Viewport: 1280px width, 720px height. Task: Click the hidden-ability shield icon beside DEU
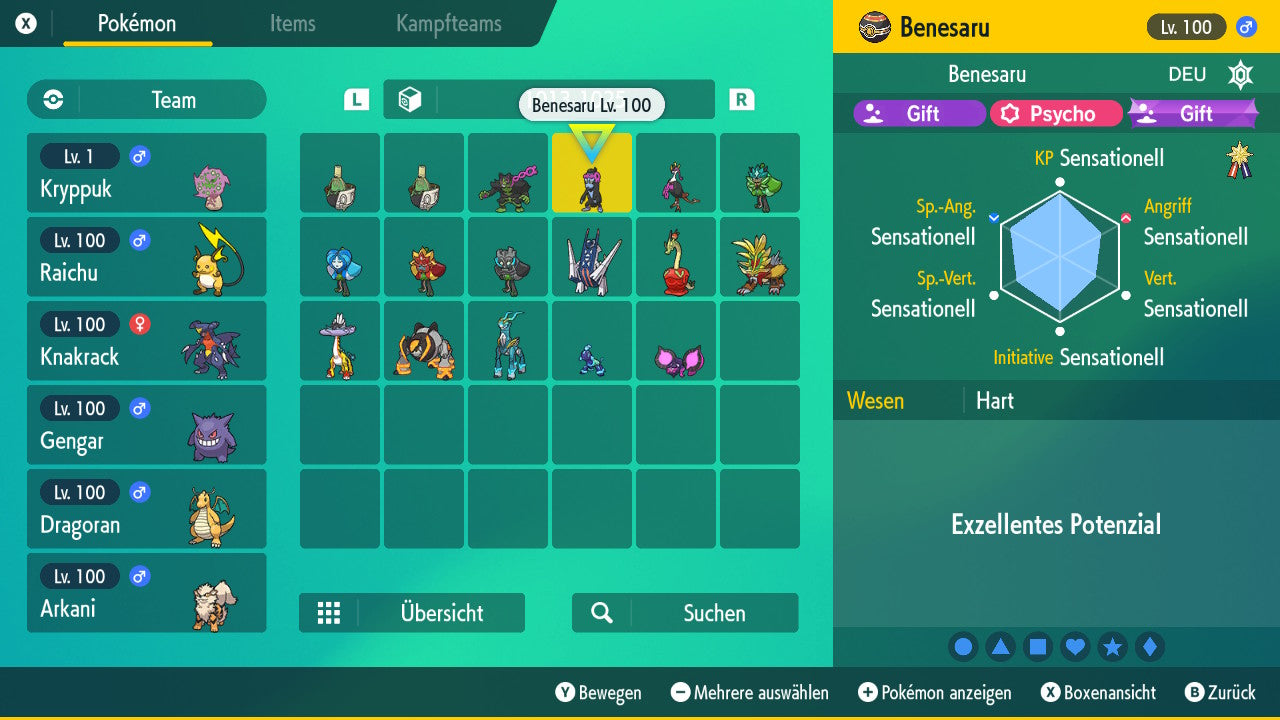pos(1240,74)
